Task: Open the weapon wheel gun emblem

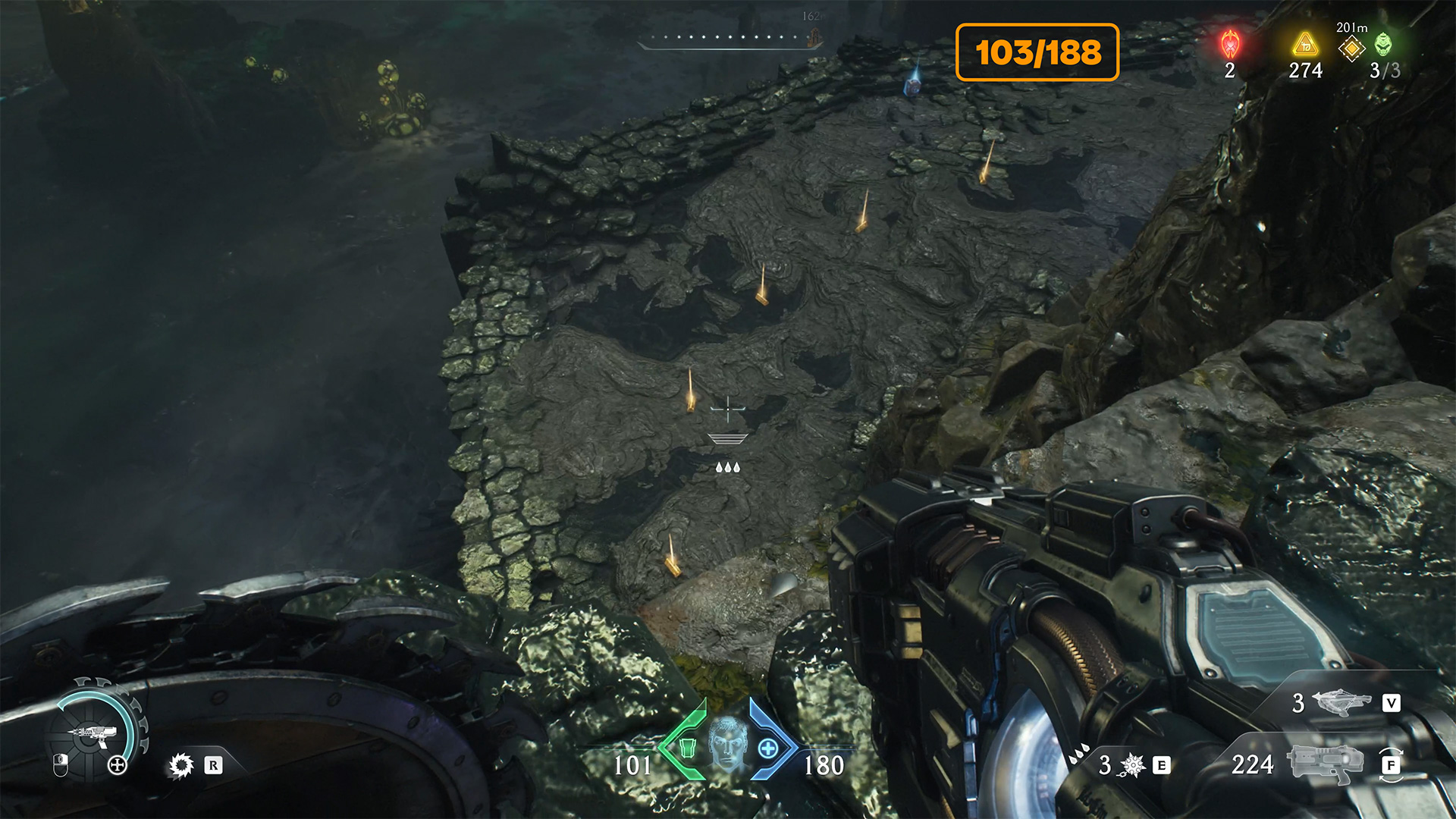Action: click(x=94, y=733)
